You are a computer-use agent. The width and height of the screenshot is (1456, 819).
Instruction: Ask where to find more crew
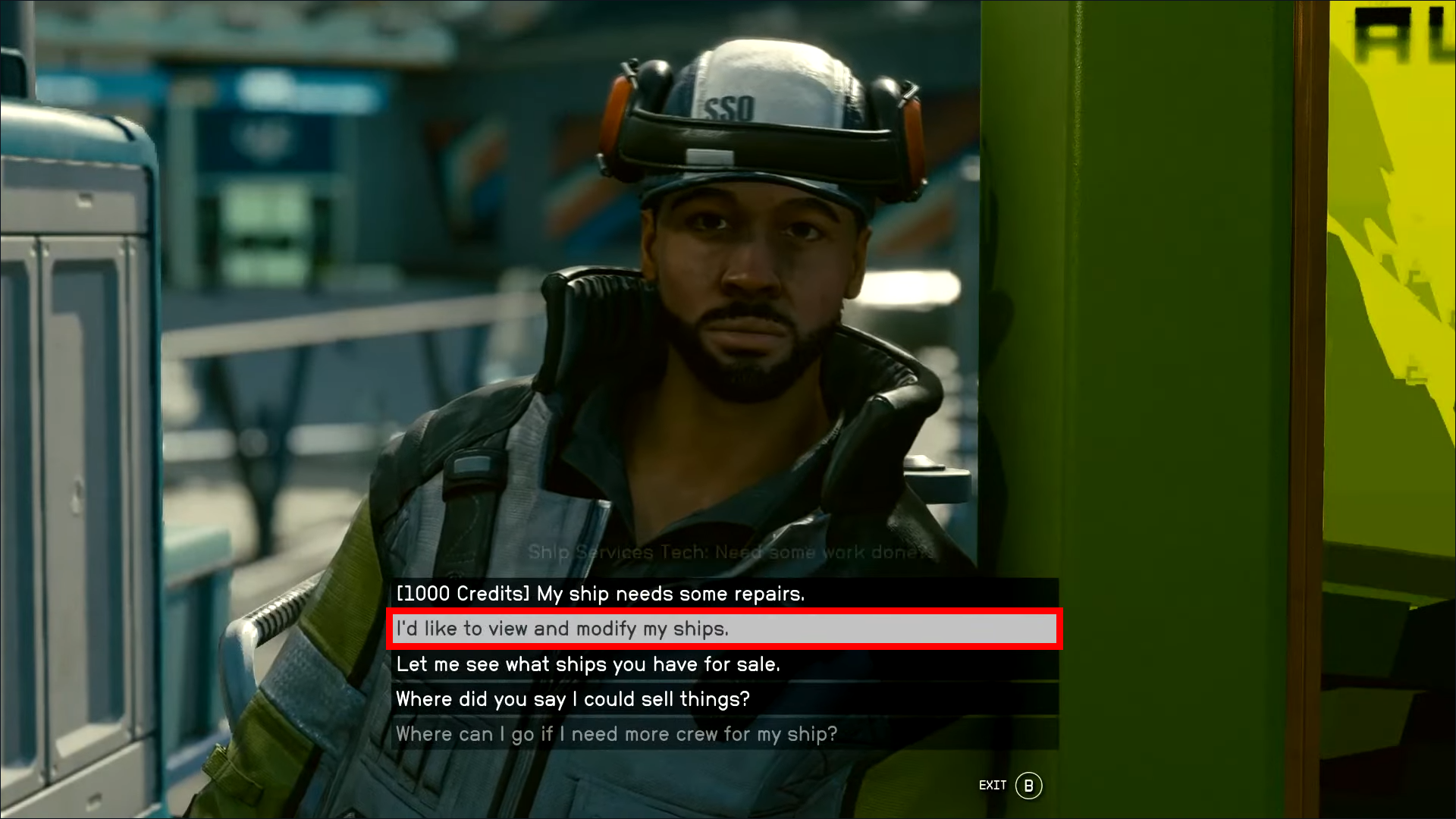pos(616,734)
